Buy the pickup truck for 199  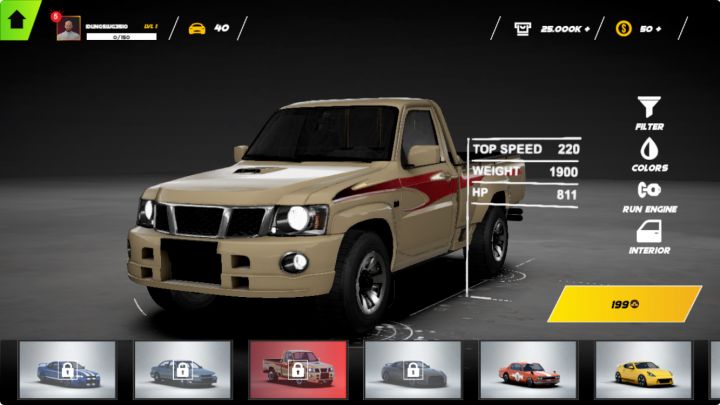click(625, 304)
